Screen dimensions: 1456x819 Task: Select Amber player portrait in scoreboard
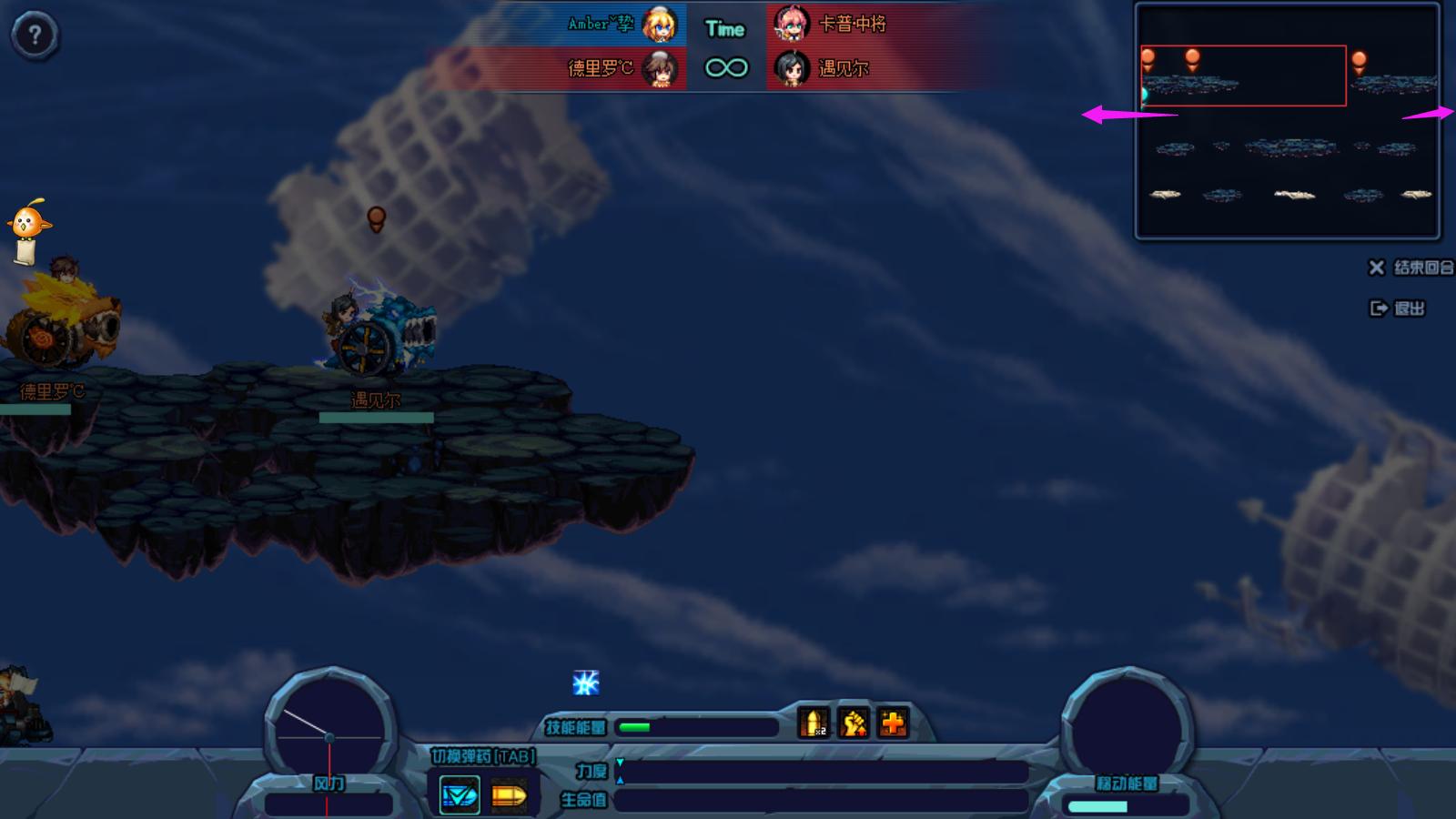point(660,25)
